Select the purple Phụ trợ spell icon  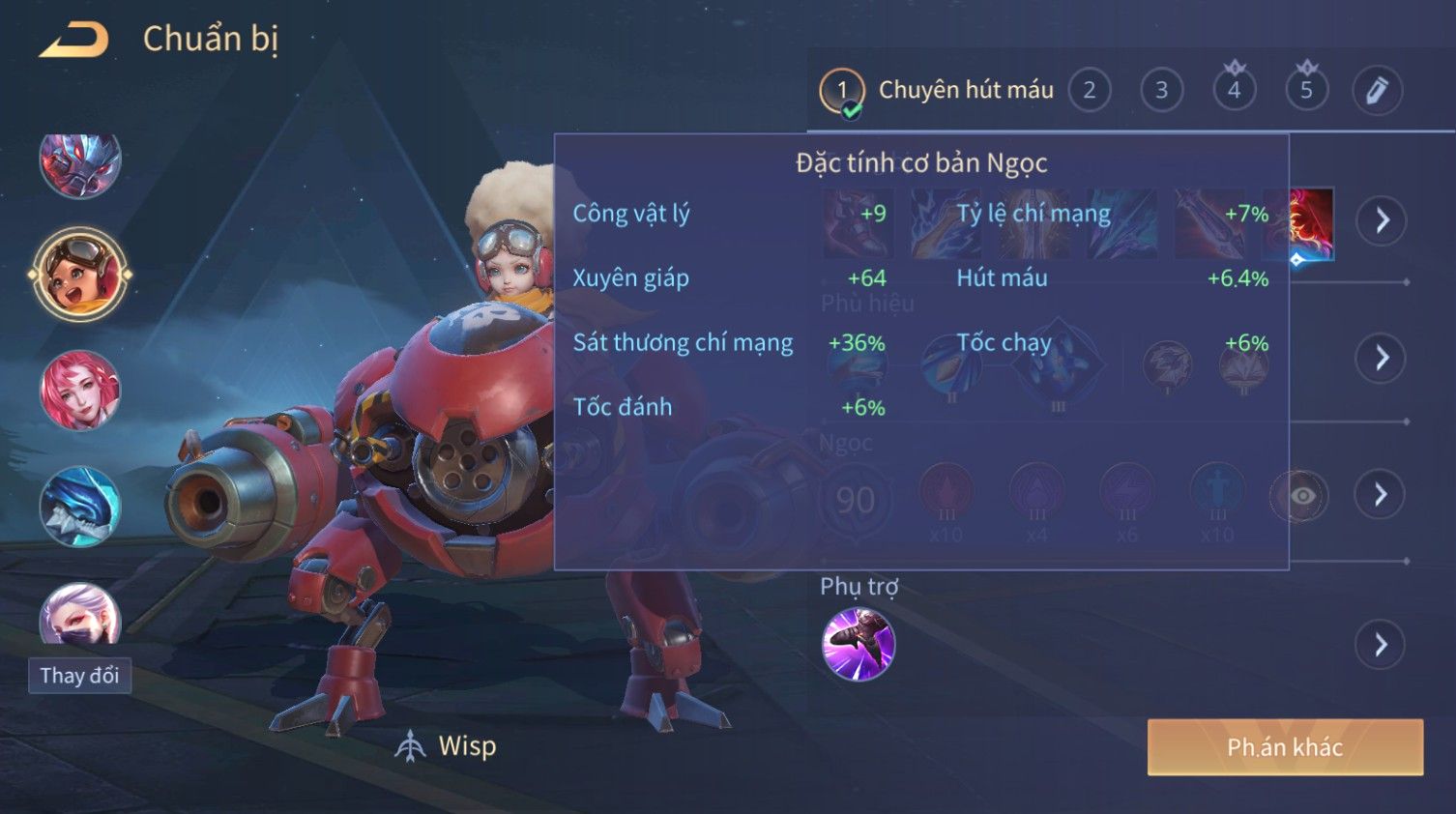[858, 645]
